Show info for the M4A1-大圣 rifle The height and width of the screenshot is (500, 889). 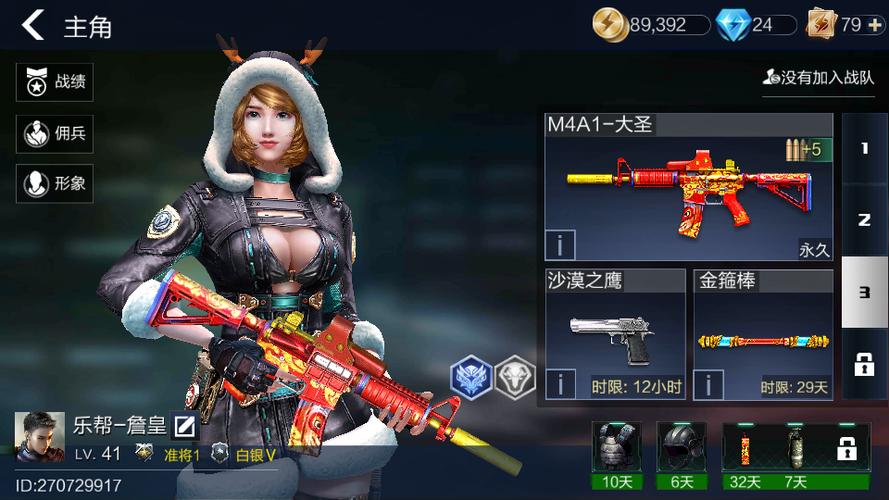click(560, 245)
